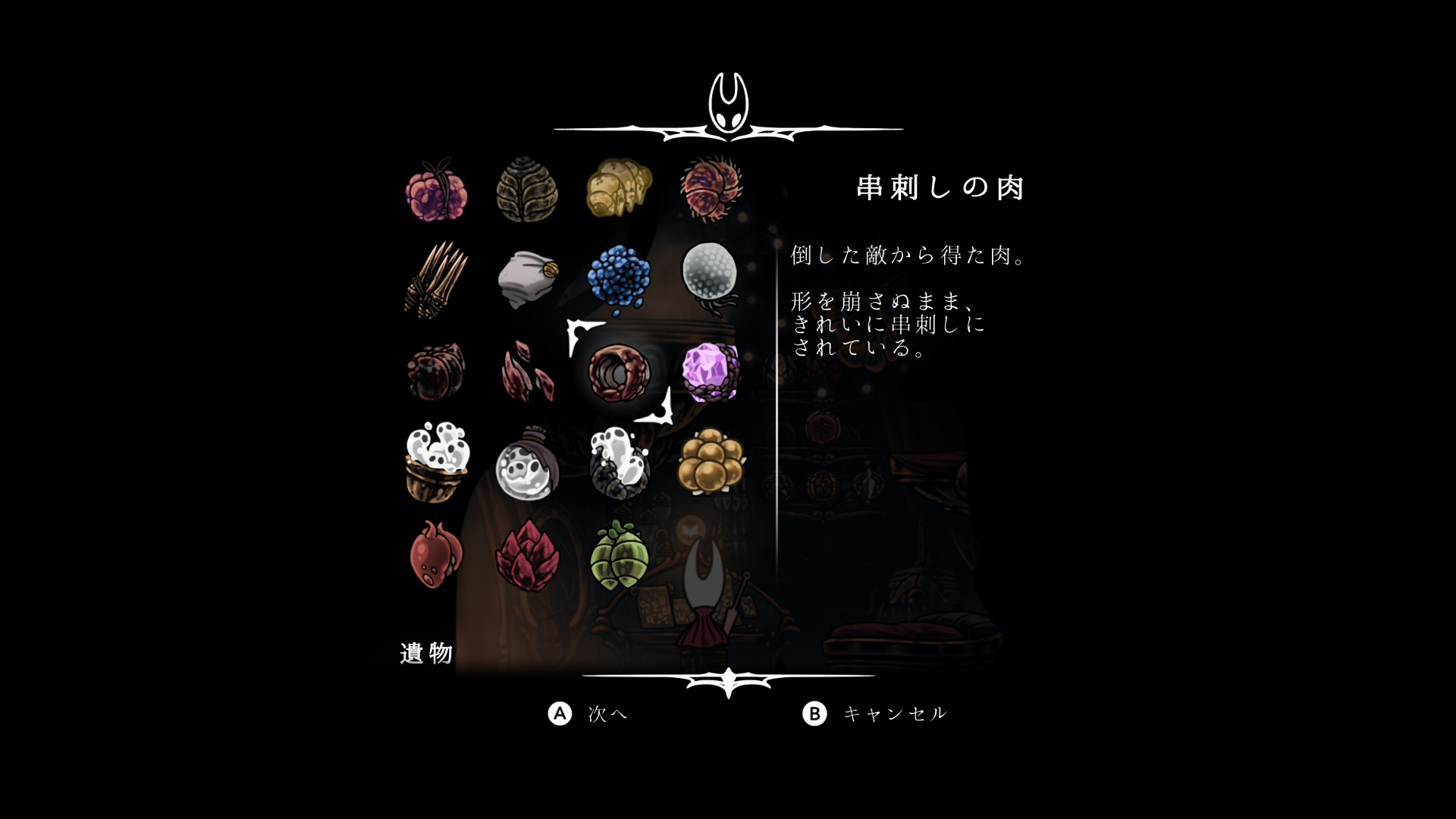Choose the dark olive segmented shell item
1456x819 pixels.
[x=528, y=190]
